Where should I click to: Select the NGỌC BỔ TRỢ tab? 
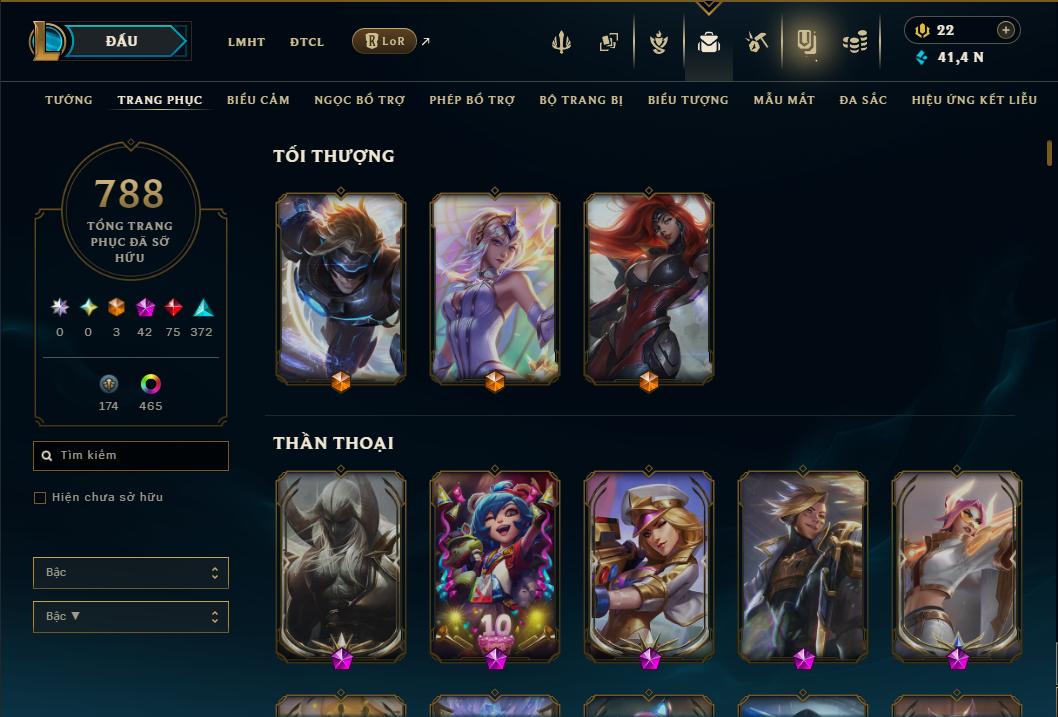click(x=359, y=100)
